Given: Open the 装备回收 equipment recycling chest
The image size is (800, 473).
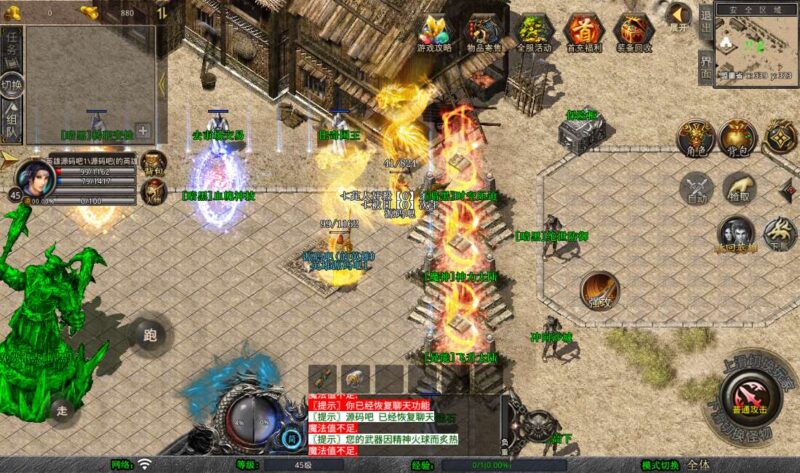Looking at the screenshot, I should click(633, 32).
